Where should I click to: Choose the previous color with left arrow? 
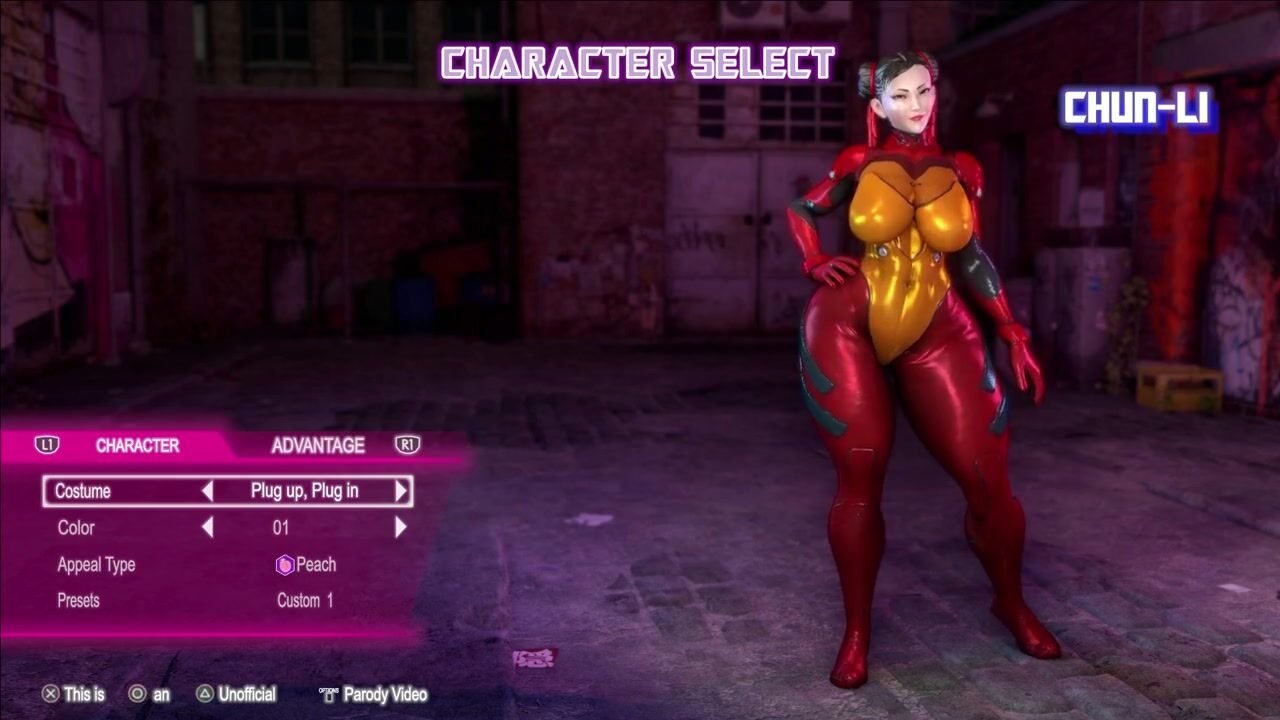point(207,527)
